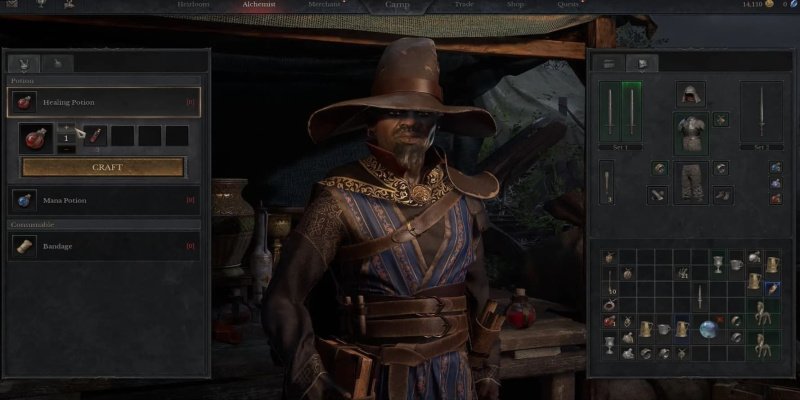Switch to the Merchant tab
The height and width of the screenshot is (400, 800).
pos(323,6)
